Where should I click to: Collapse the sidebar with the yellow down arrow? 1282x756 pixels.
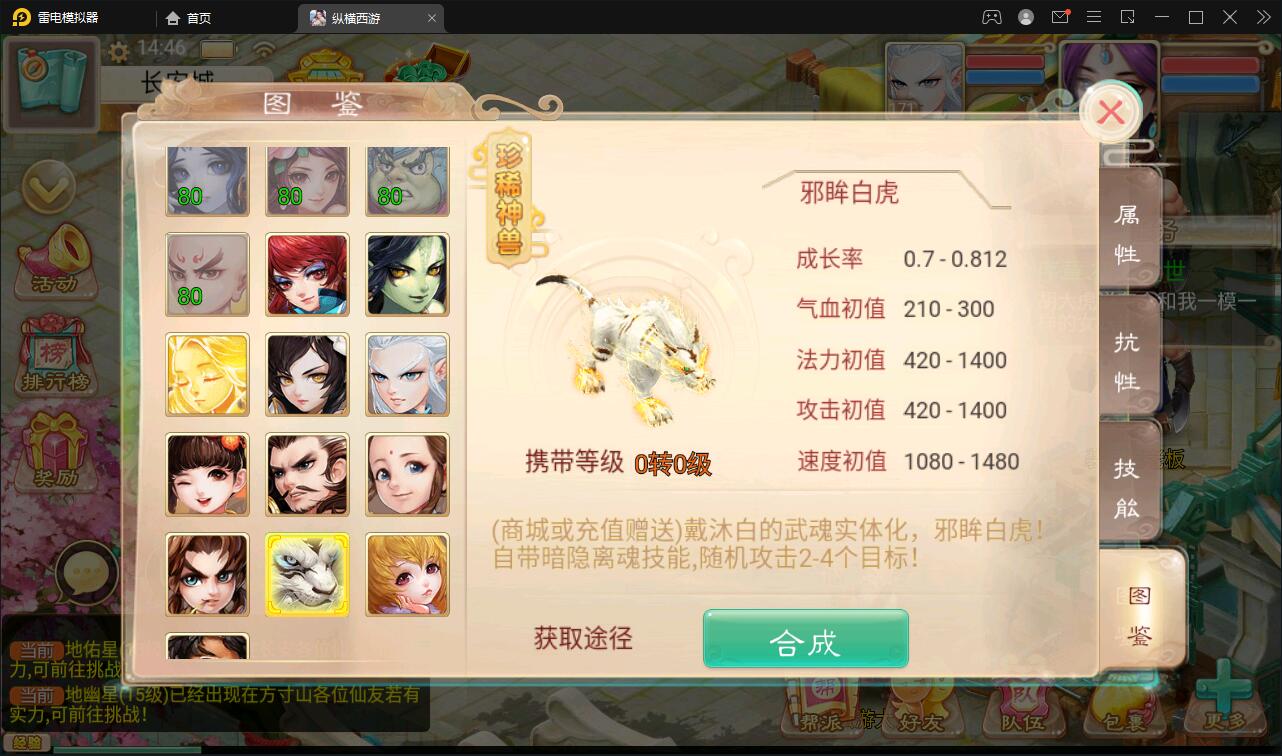[x=48, y=186]
